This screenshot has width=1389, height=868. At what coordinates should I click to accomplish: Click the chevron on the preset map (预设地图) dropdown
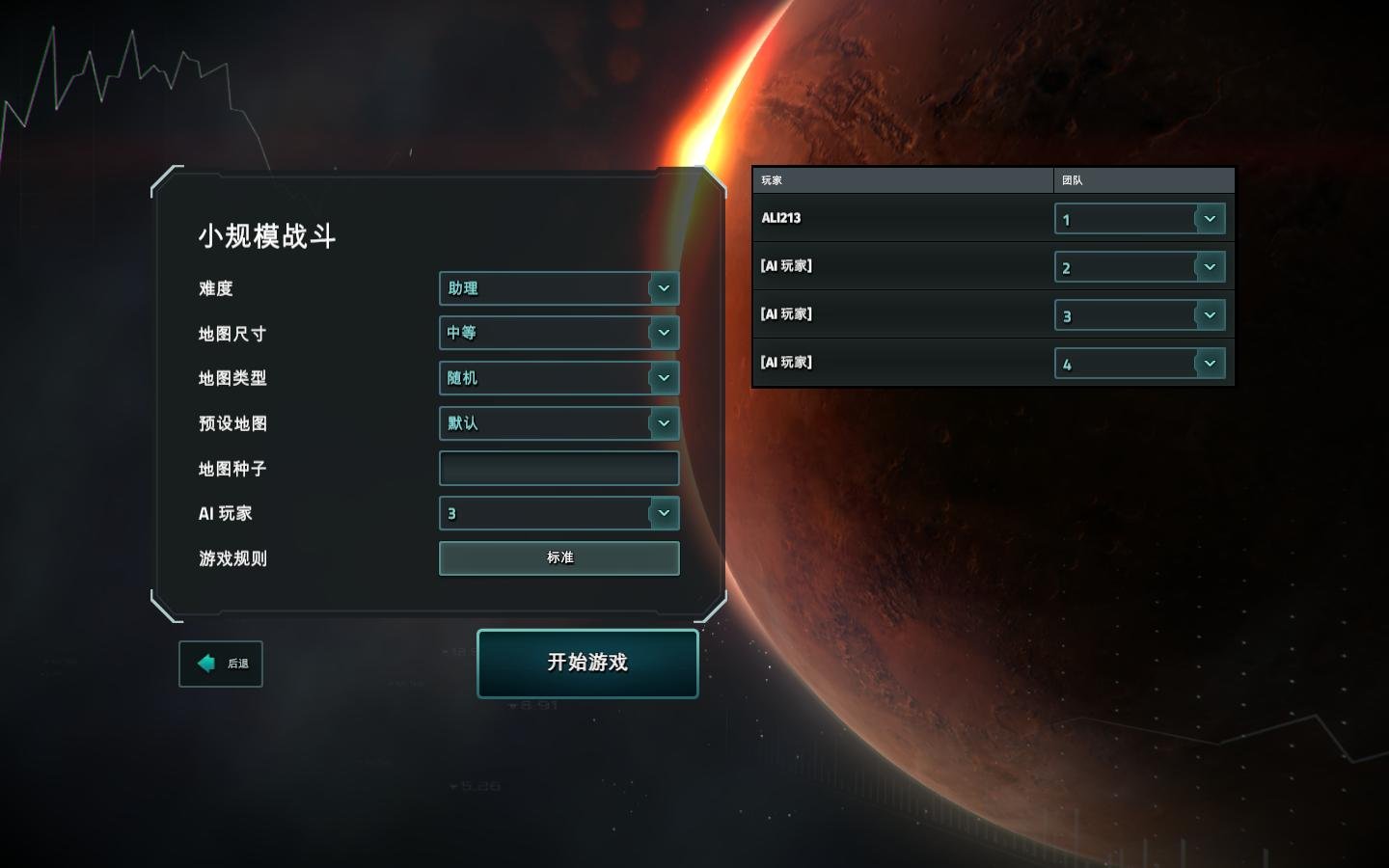[x=664, y=422]
